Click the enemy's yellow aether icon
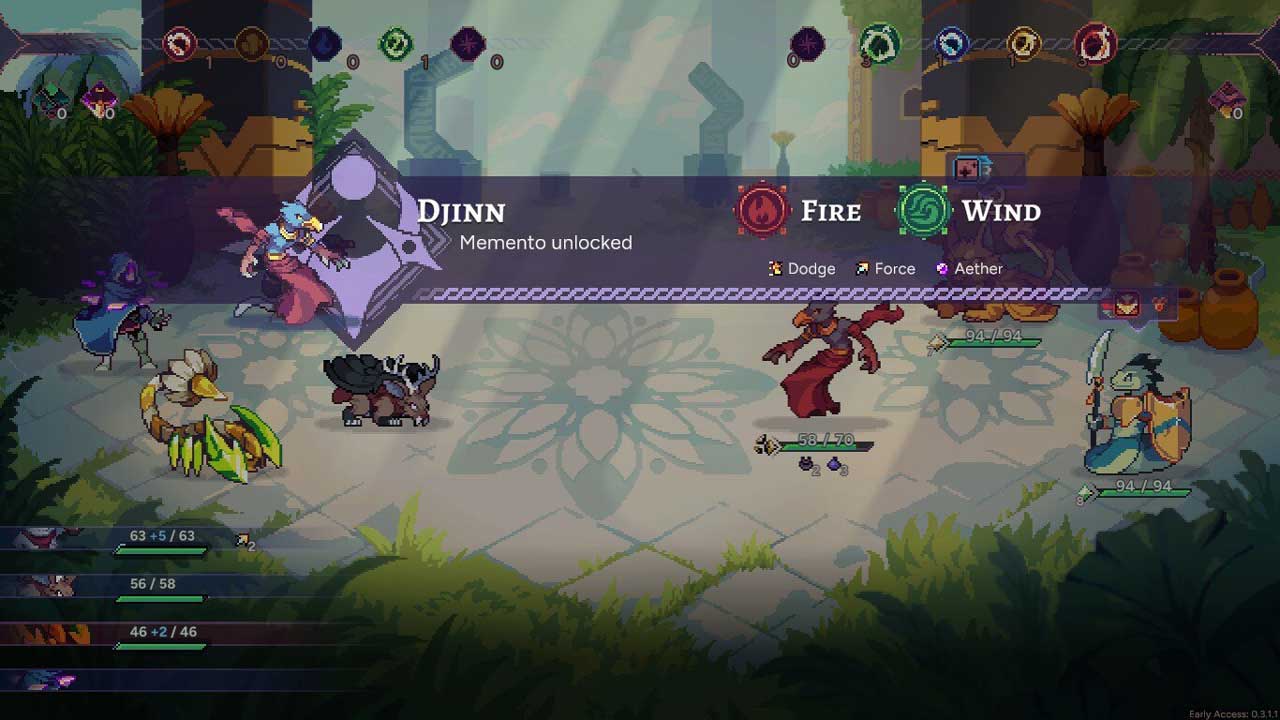The width and height of the screenshot is (1280, 720). tap(1023, 44)
